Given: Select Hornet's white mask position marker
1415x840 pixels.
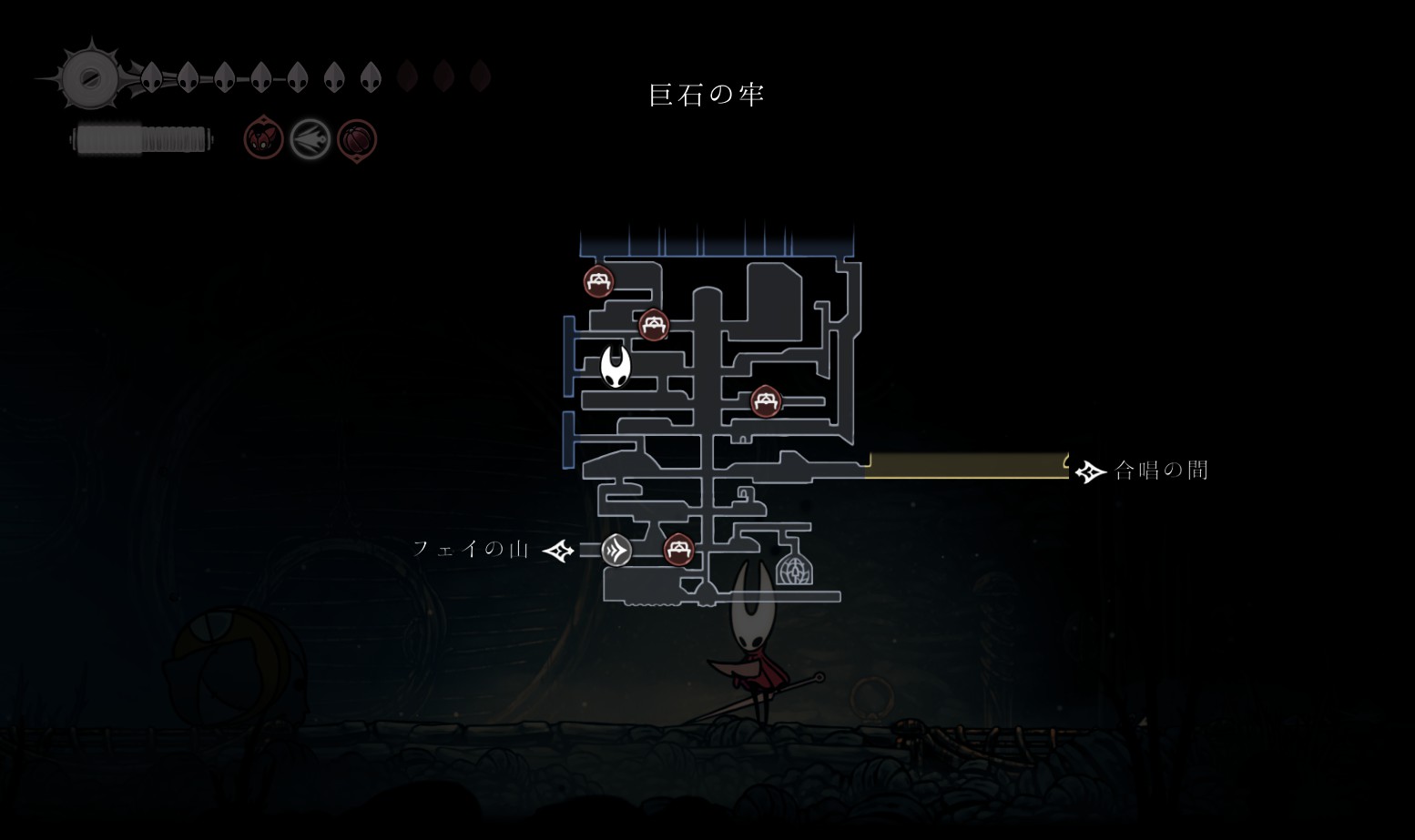Looking at the screenshot, I should (616, 367).
